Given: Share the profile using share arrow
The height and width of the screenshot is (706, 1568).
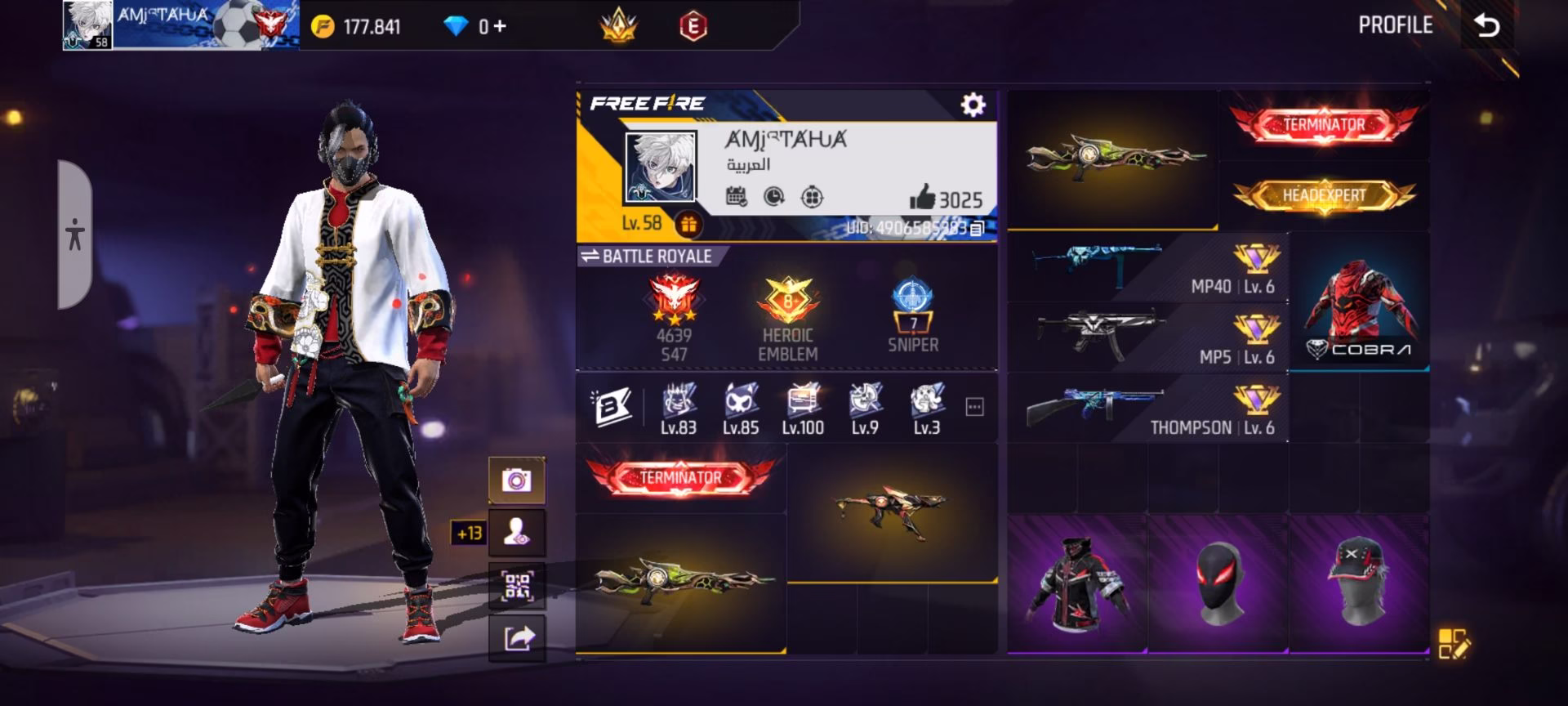Looking at the screenshot, I should click(x=516, y=638).
